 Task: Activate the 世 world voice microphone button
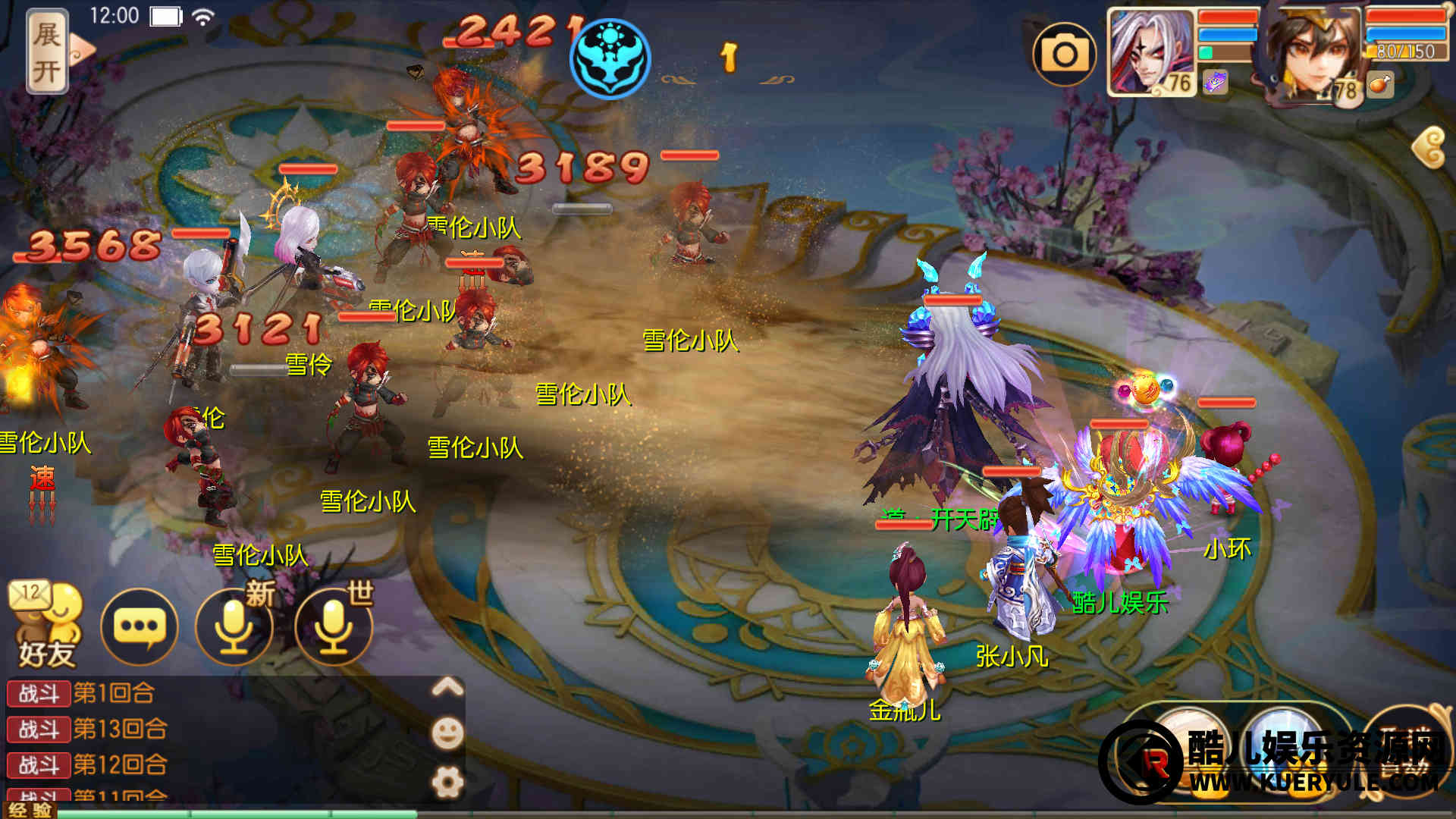click(x=334, y=626)
